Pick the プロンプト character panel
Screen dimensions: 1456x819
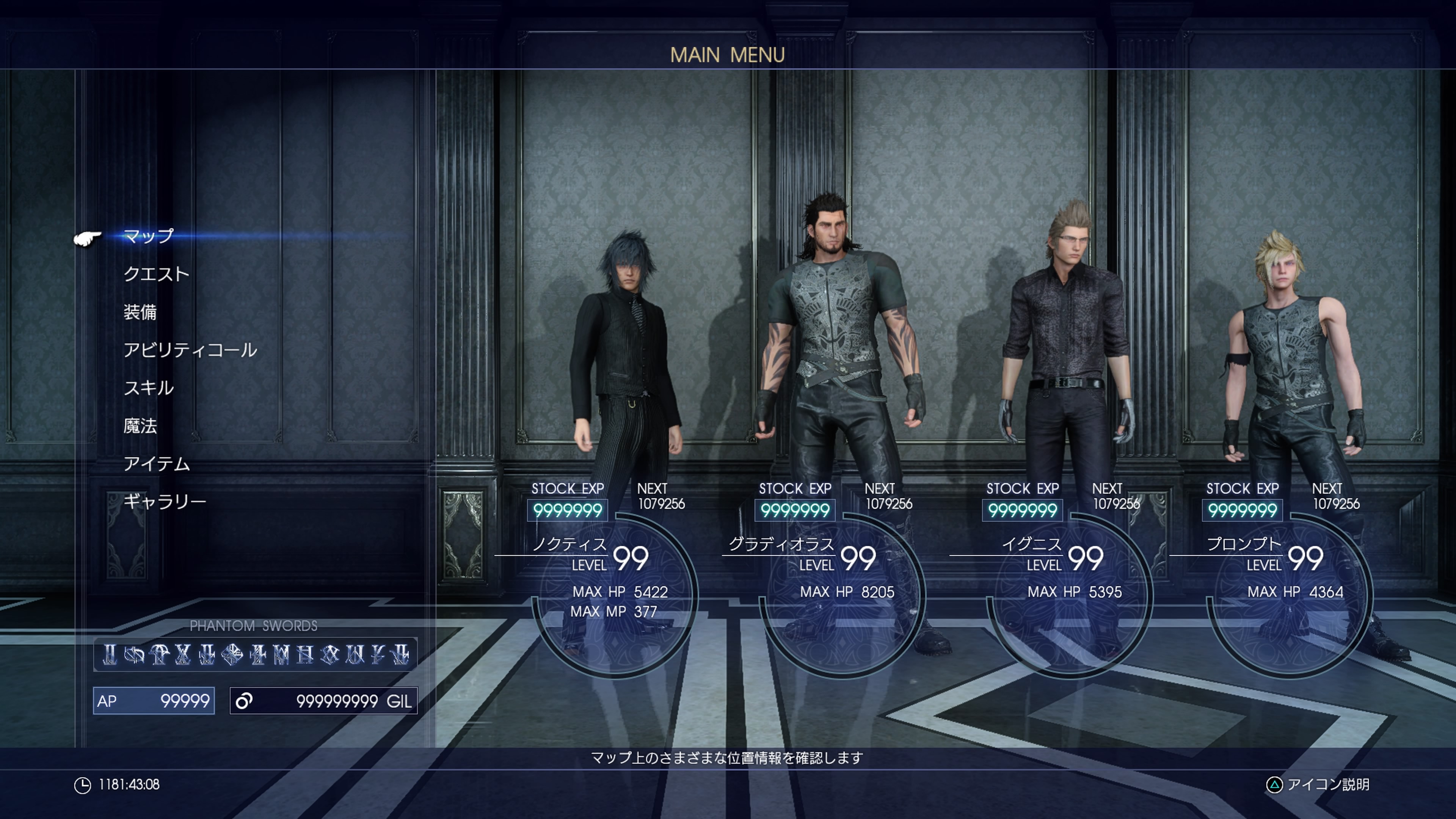tap(1289, 588)
